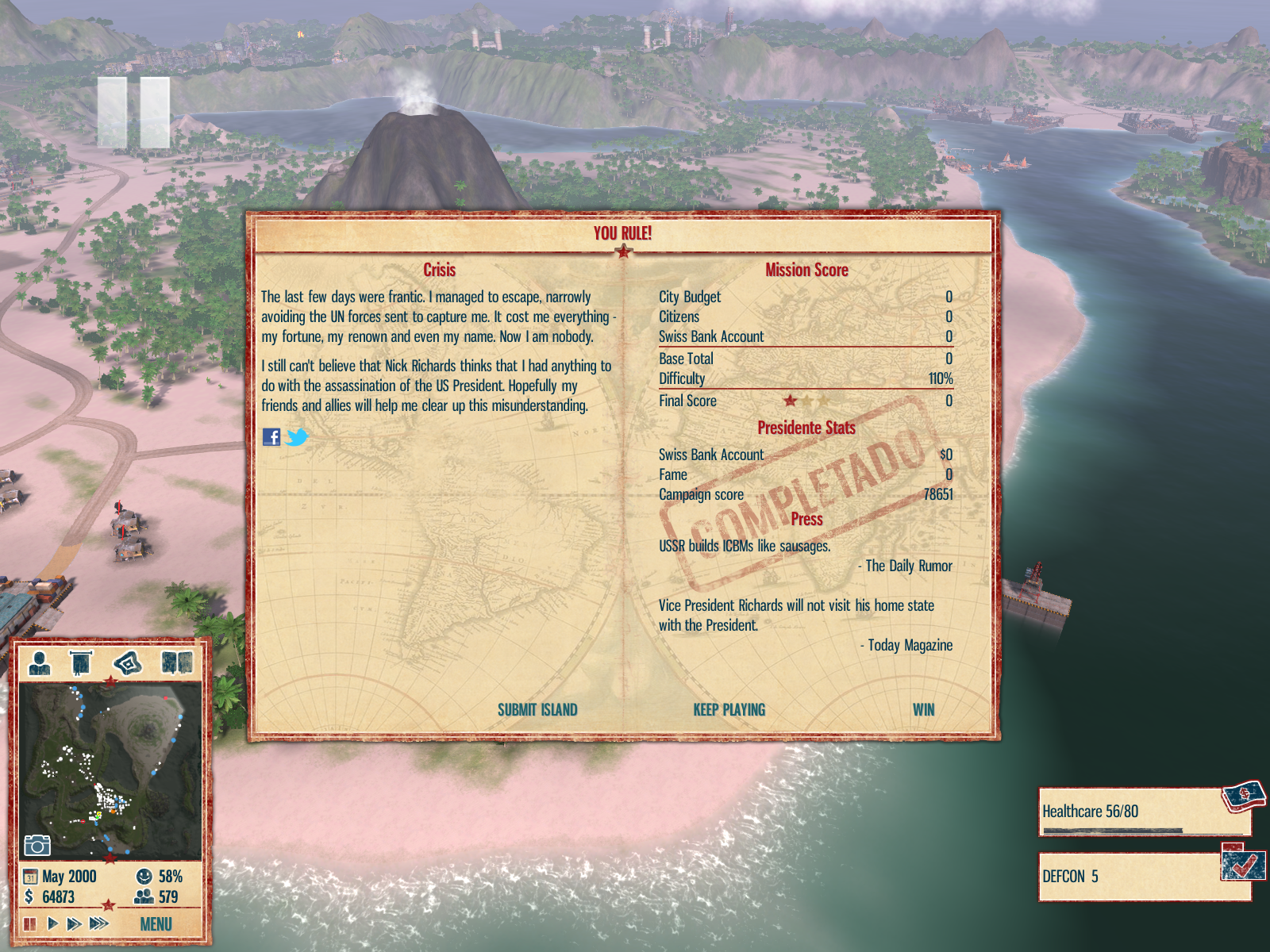This screenshot has width=1270, height=952.
Task: Share the result via the Facebook icon
Action: [271, 437]
